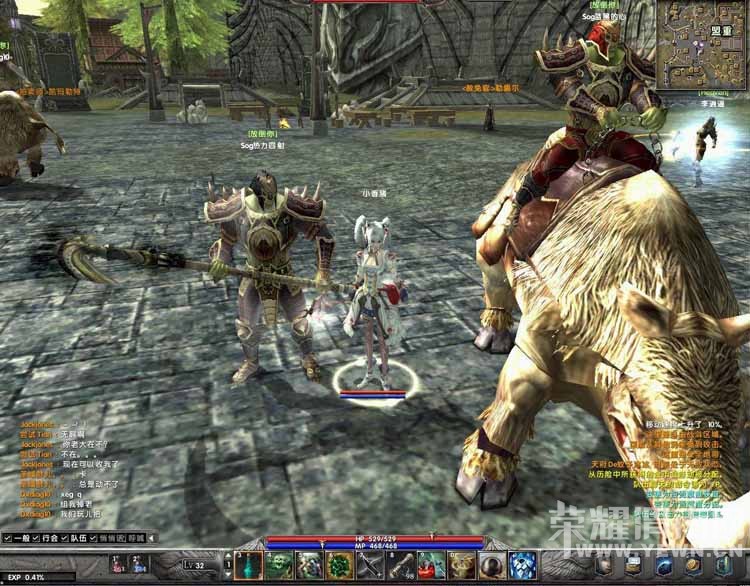
Task: Open the helmet character menu button
Action: click(606, 567)
